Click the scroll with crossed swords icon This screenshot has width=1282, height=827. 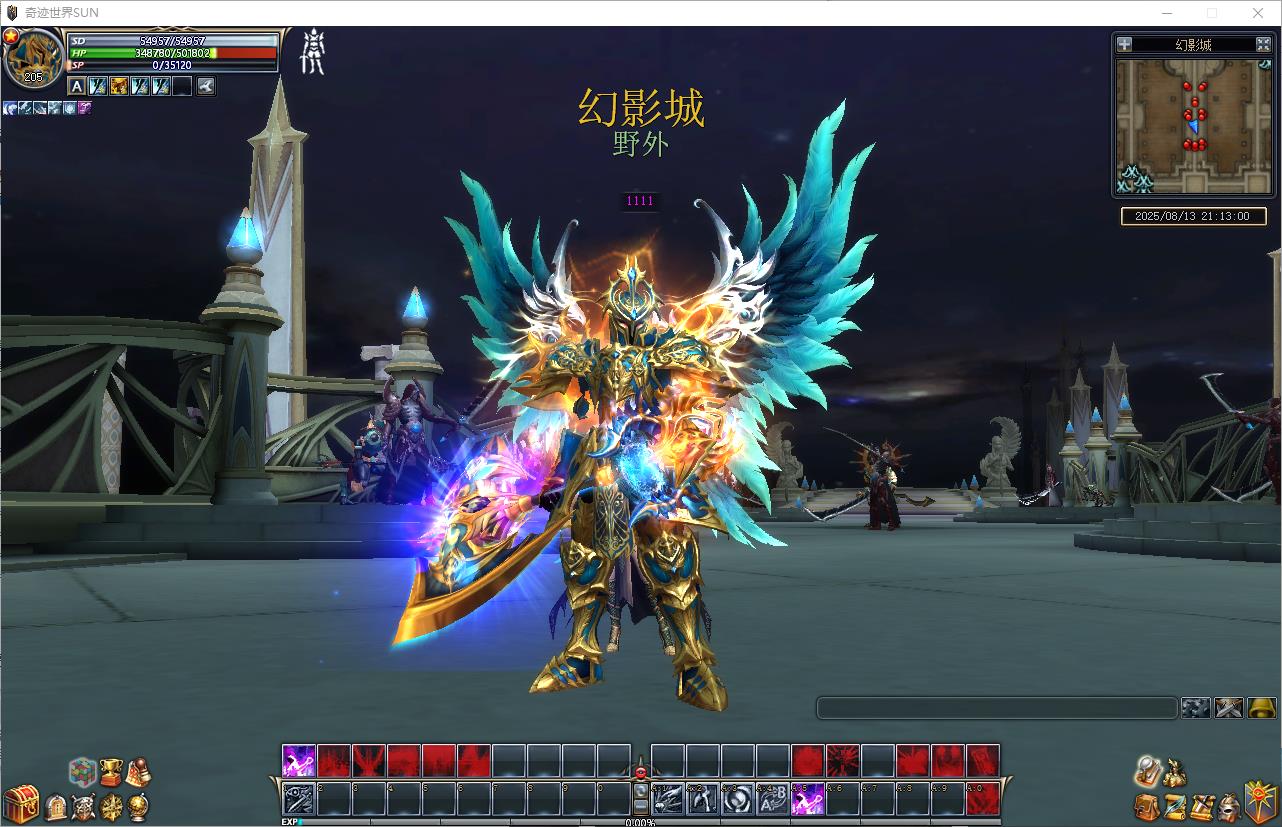(1202, 807)
